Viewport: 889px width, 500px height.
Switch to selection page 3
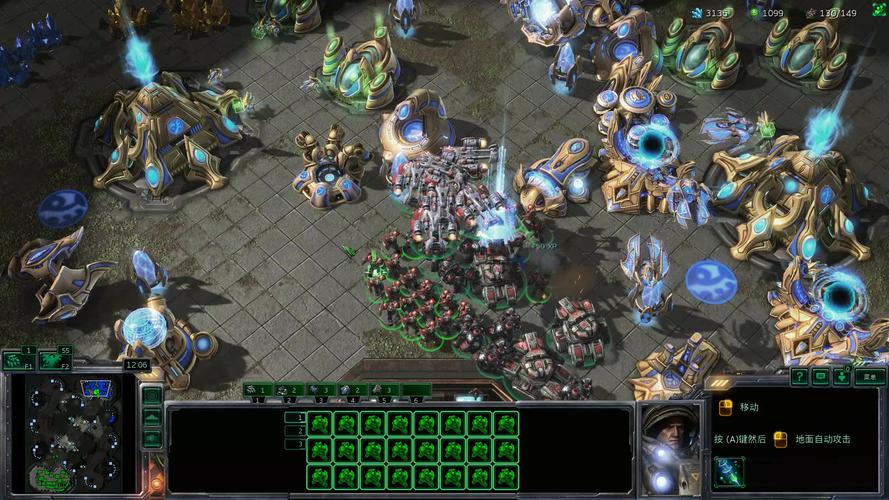coord(295,444)
